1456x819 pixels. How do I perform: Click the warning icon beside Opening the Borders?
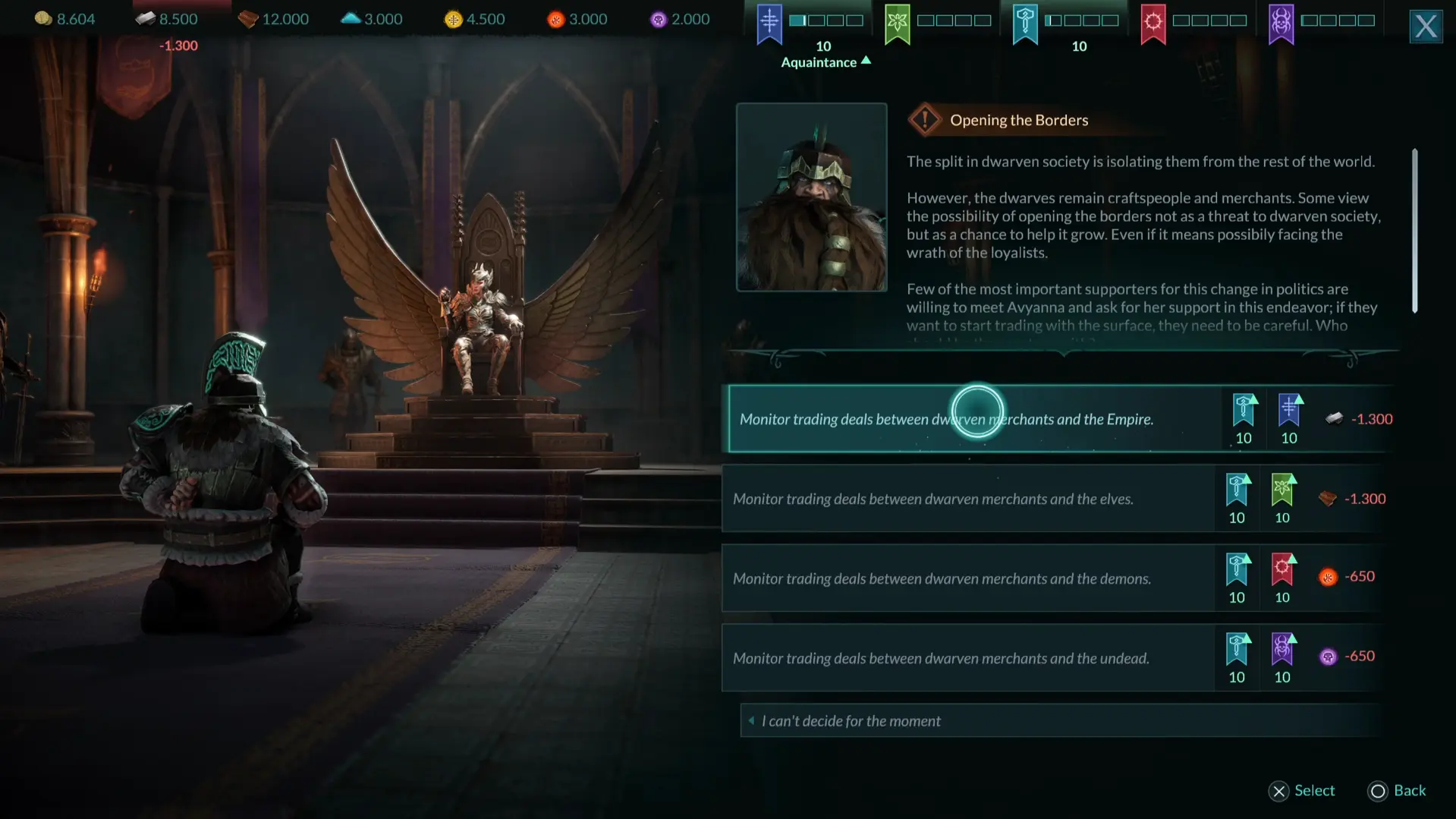pyautogui.click(x=925, y=119)
